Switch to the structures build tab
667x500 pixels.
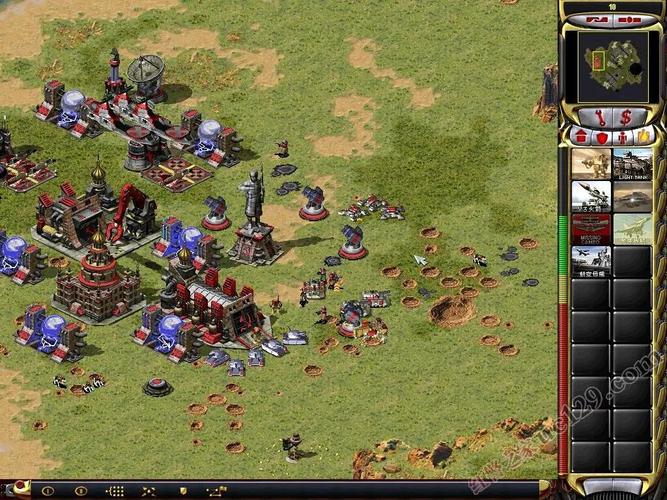581,135
